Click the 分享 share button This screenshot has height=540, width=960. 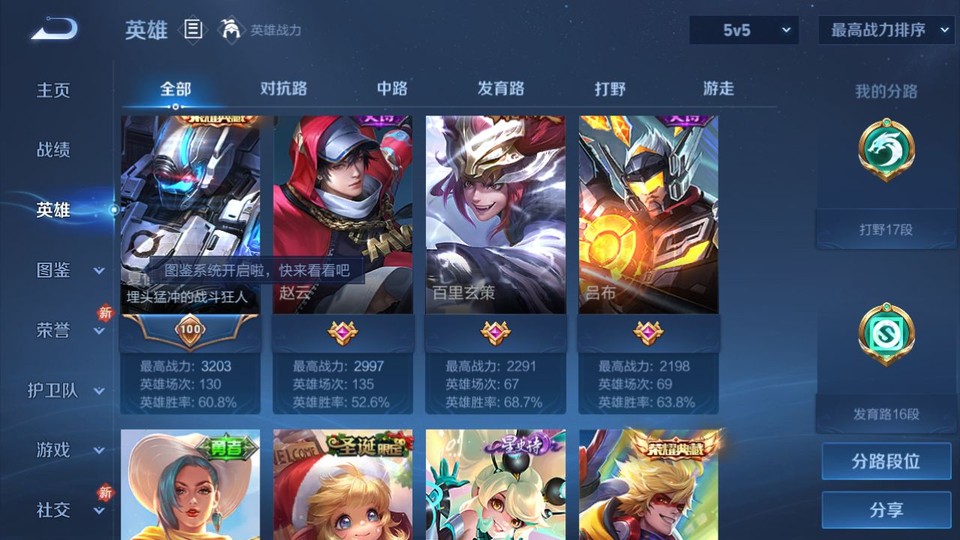click(x=886, y=510)
